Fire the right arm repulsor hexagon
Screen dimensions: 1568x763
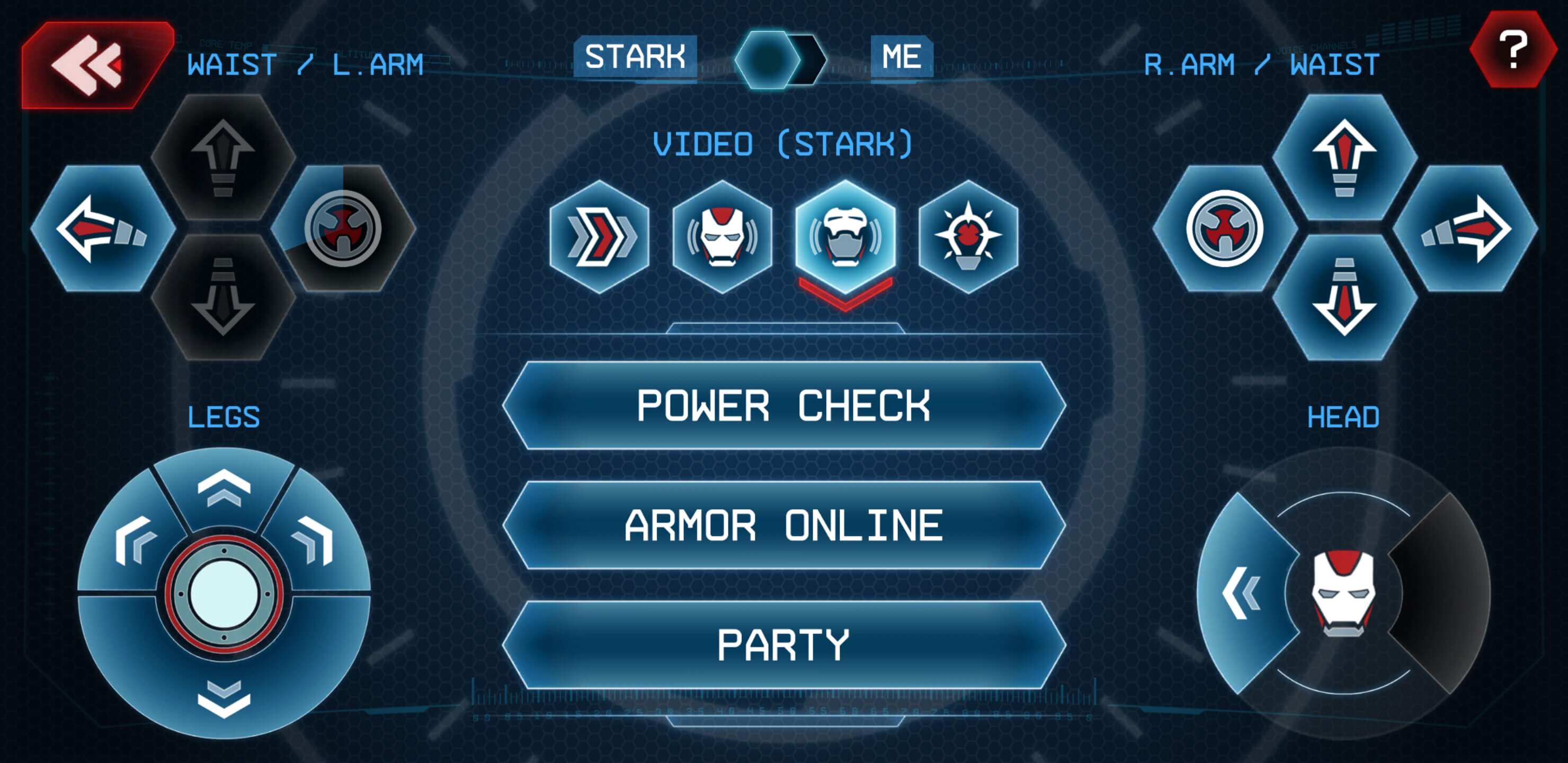click(x=1225, y=228)
